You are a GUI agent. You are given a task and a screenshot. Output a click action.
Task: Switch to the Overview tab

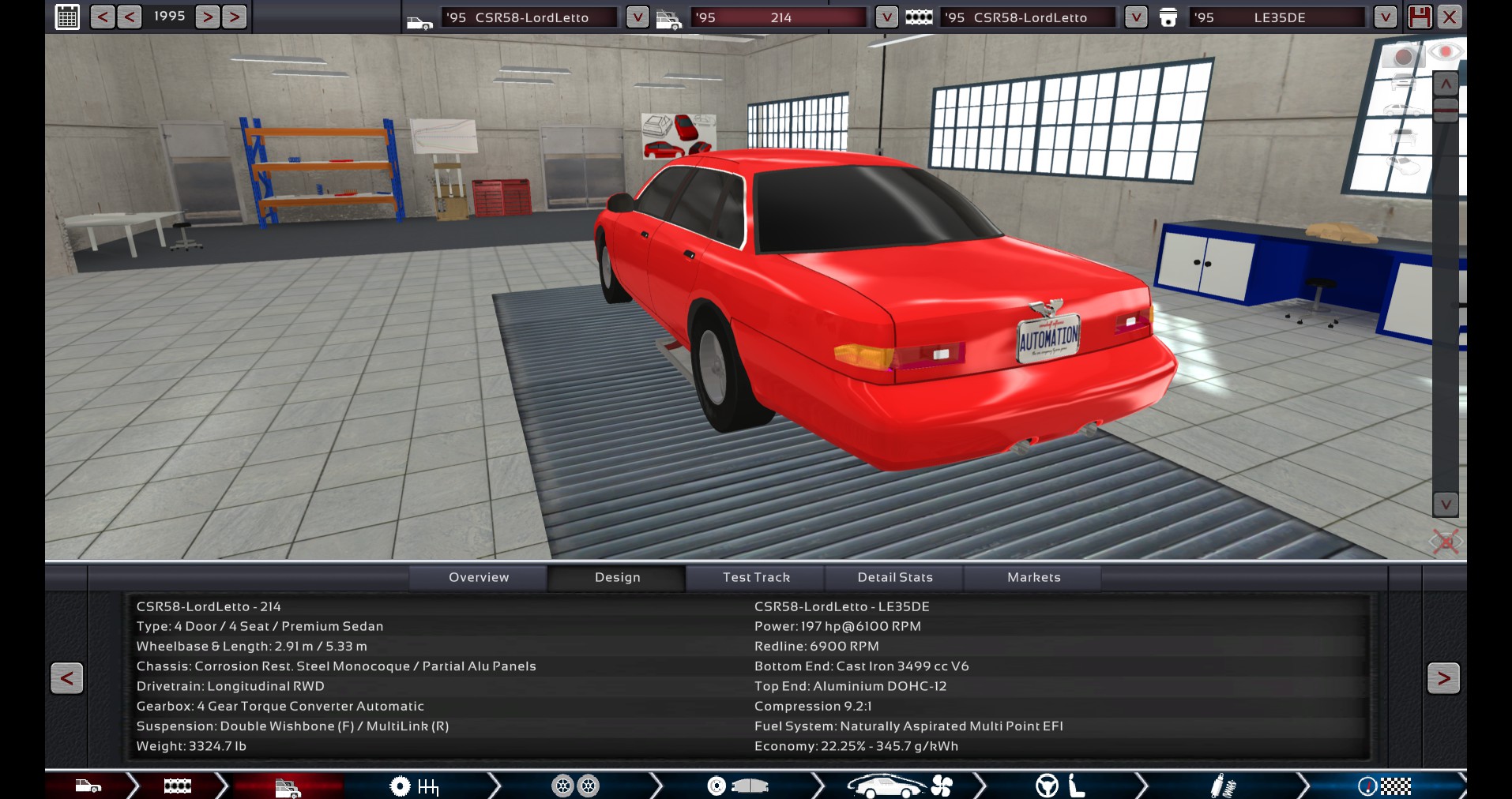pyautogui.click(x=479, y=577)
